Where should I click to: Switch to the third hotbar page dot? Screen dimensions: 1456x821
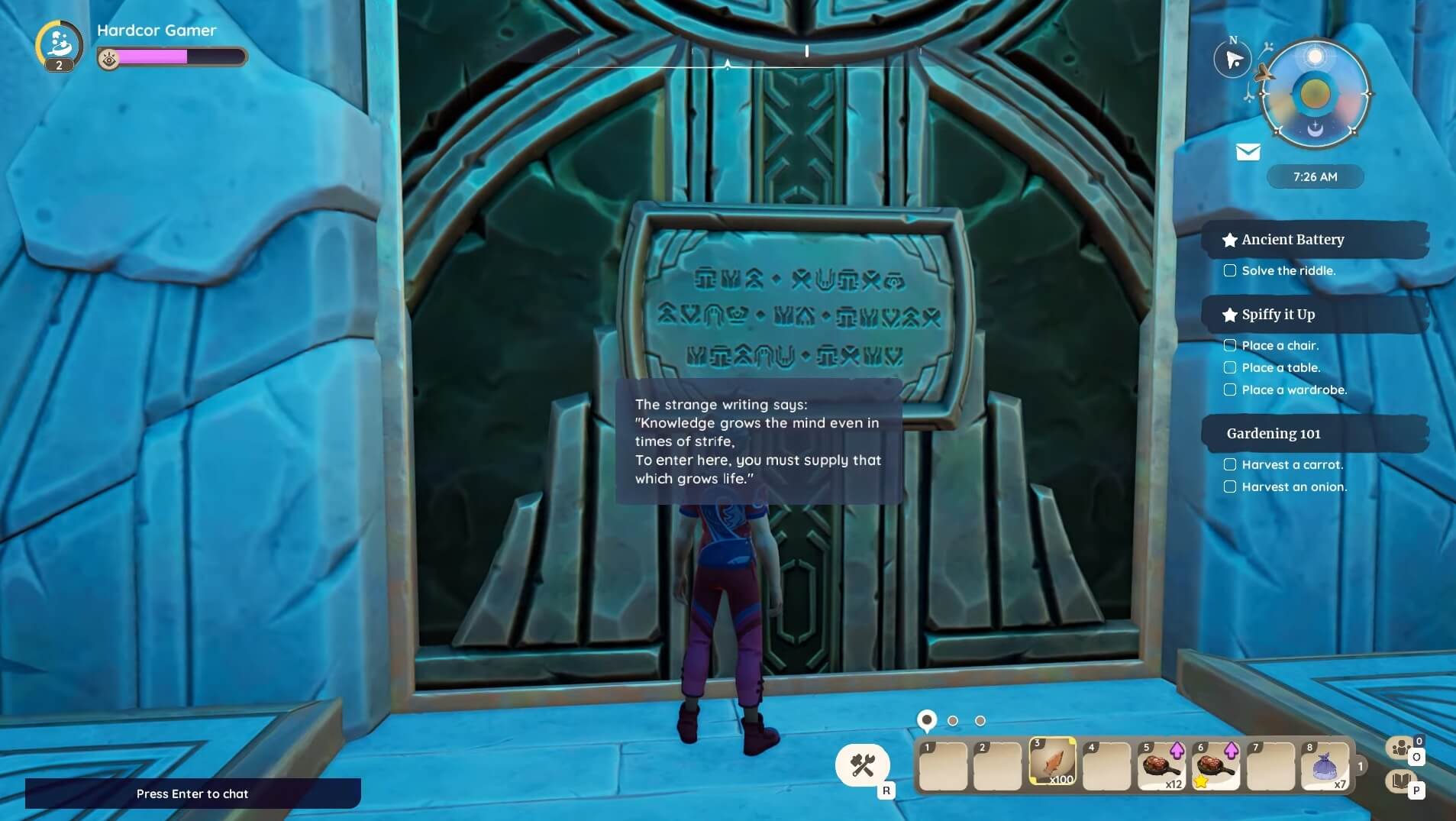pyautogui.click(x=980, y=720)
